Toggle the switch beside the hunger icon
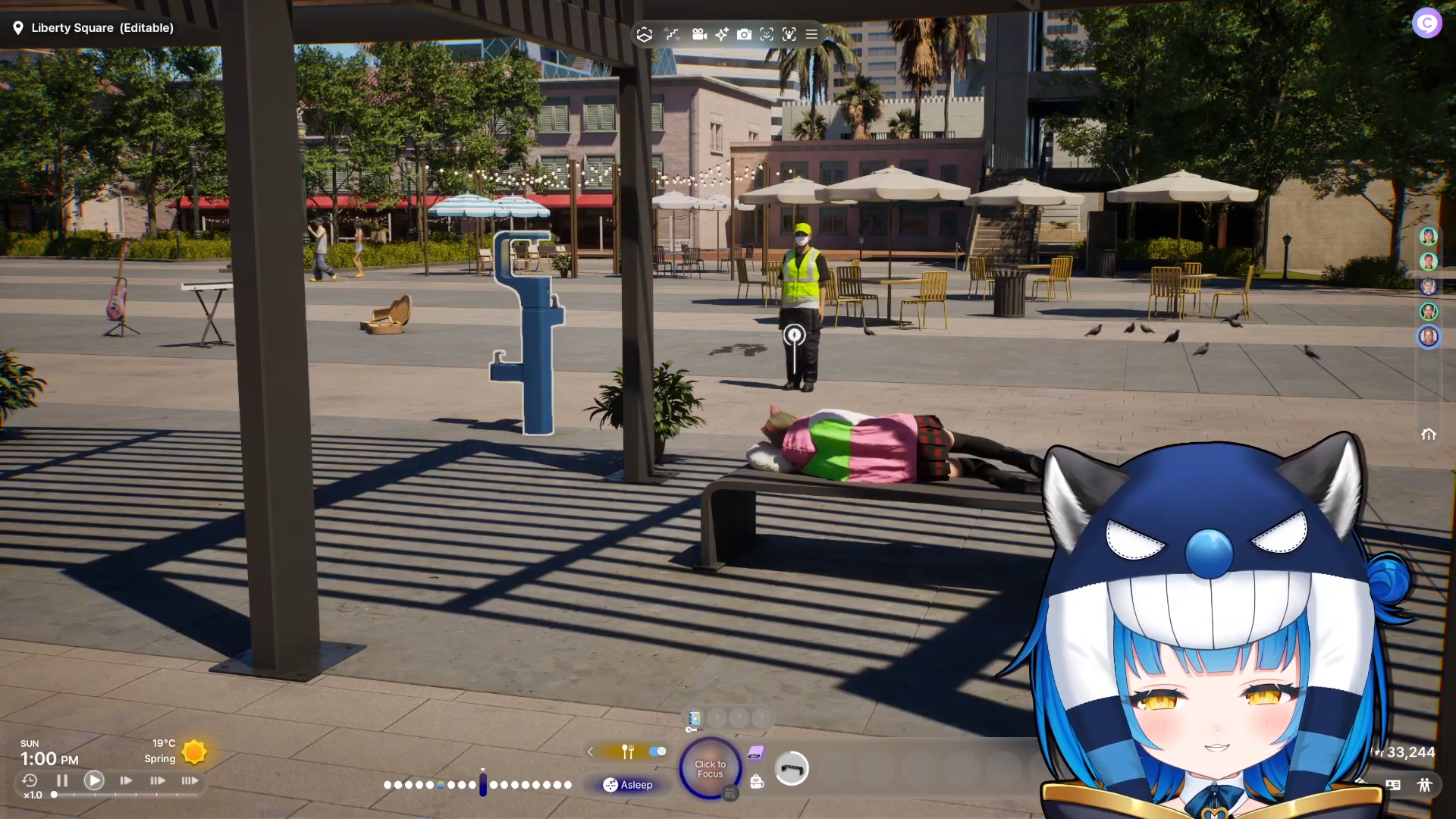The width and height of the screenshot is (1456, 819). [657, 752]
